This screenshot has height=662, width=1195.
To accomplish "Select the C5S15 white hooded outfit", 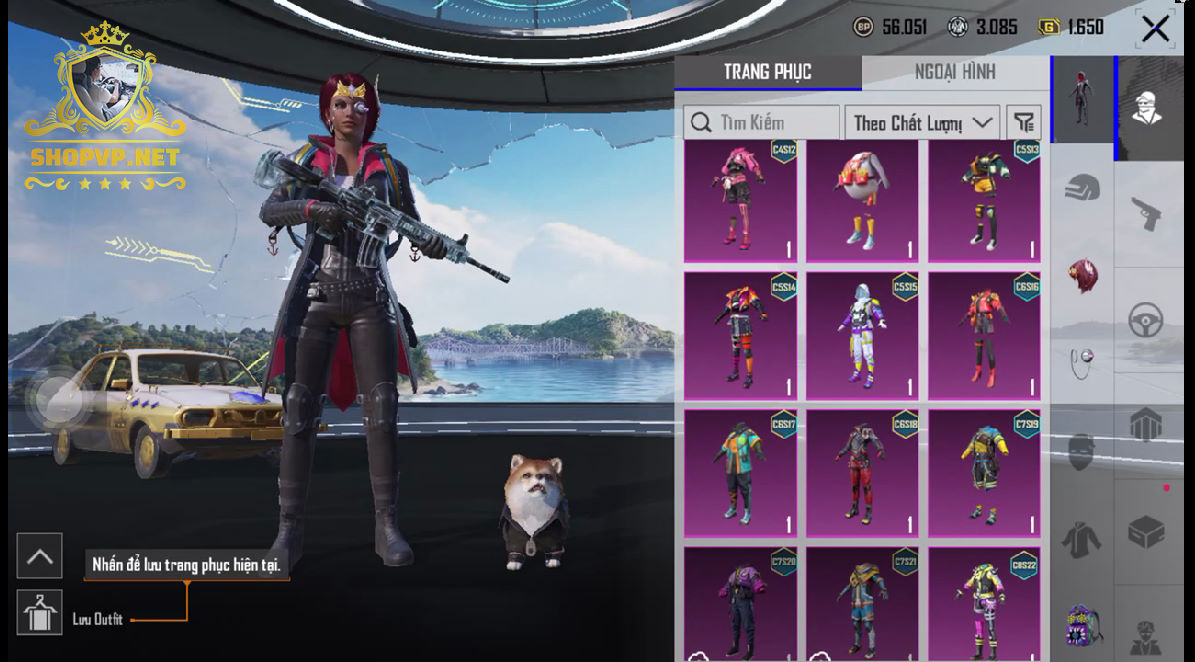I will pyautogui.click(x=862, y=336).
